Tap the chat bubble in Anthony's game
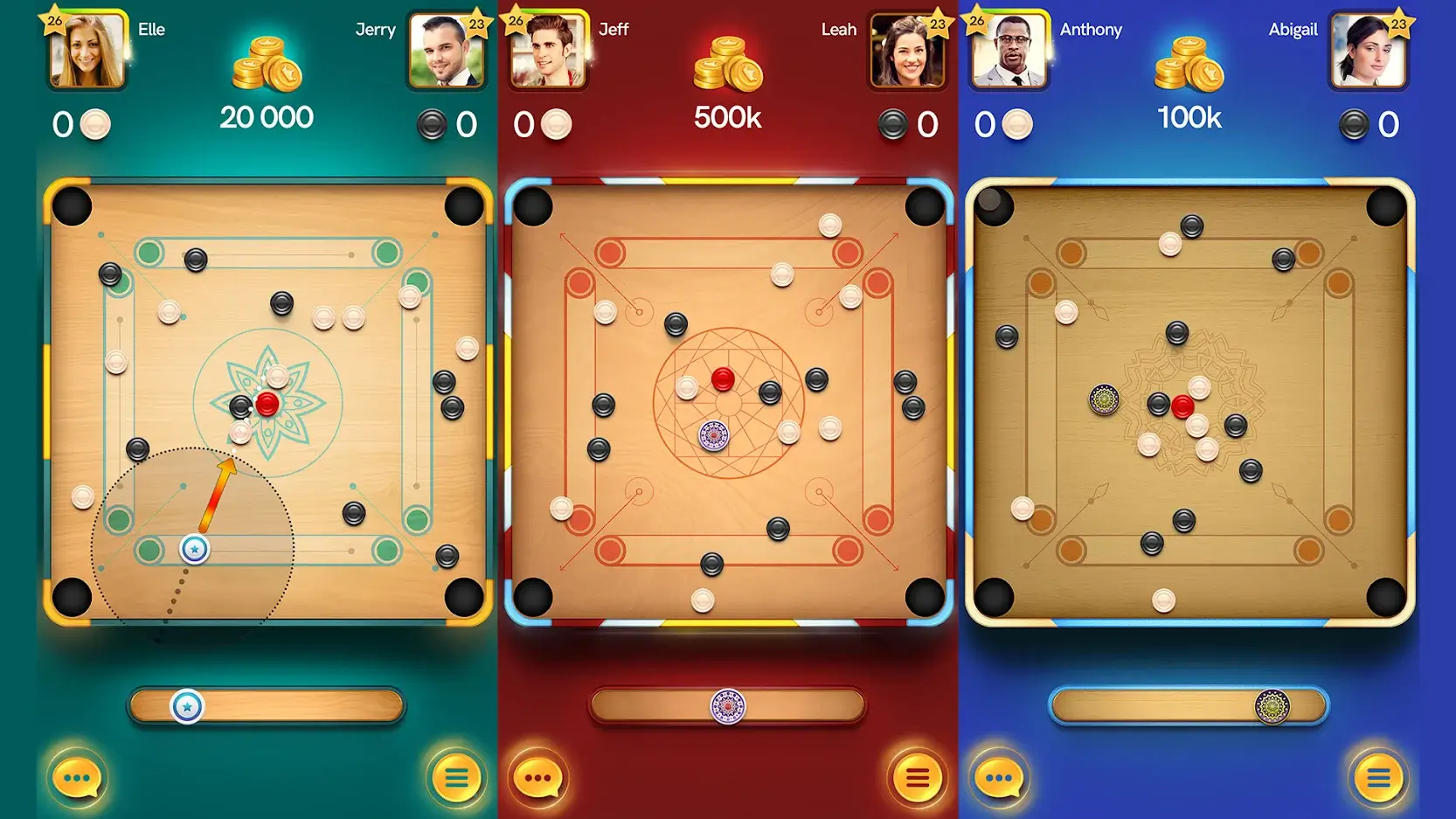 (x=1000, y=777)
